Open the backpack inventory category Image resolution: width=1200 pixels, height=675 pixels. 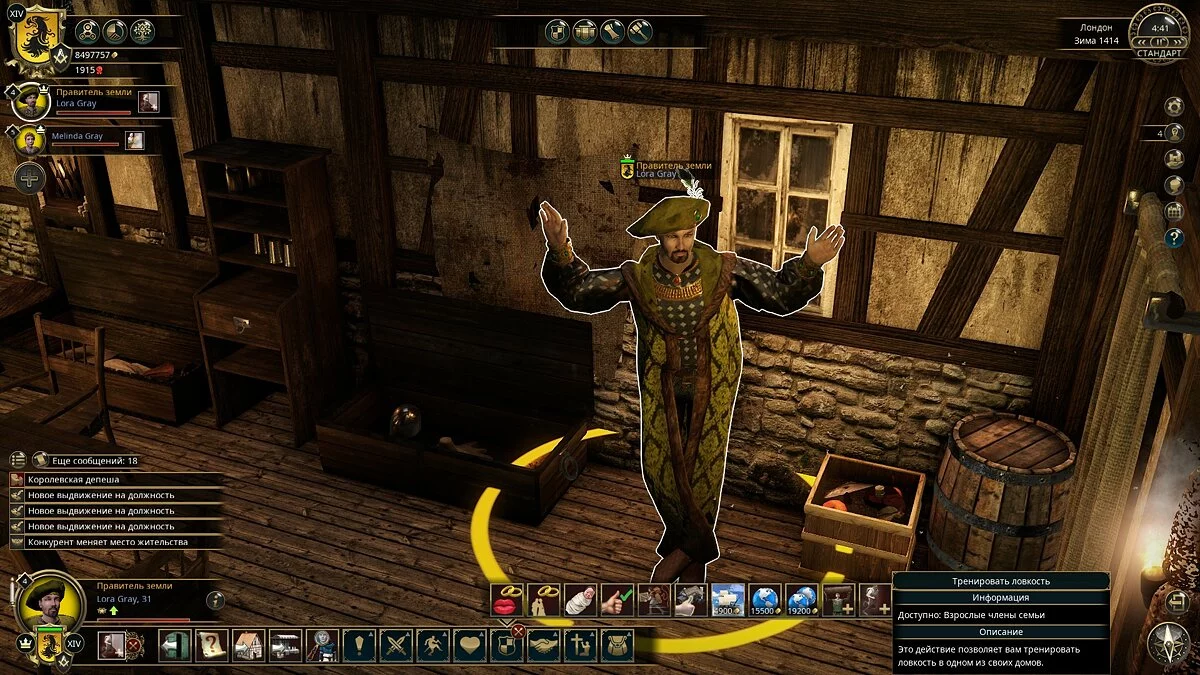pos(615,645)
